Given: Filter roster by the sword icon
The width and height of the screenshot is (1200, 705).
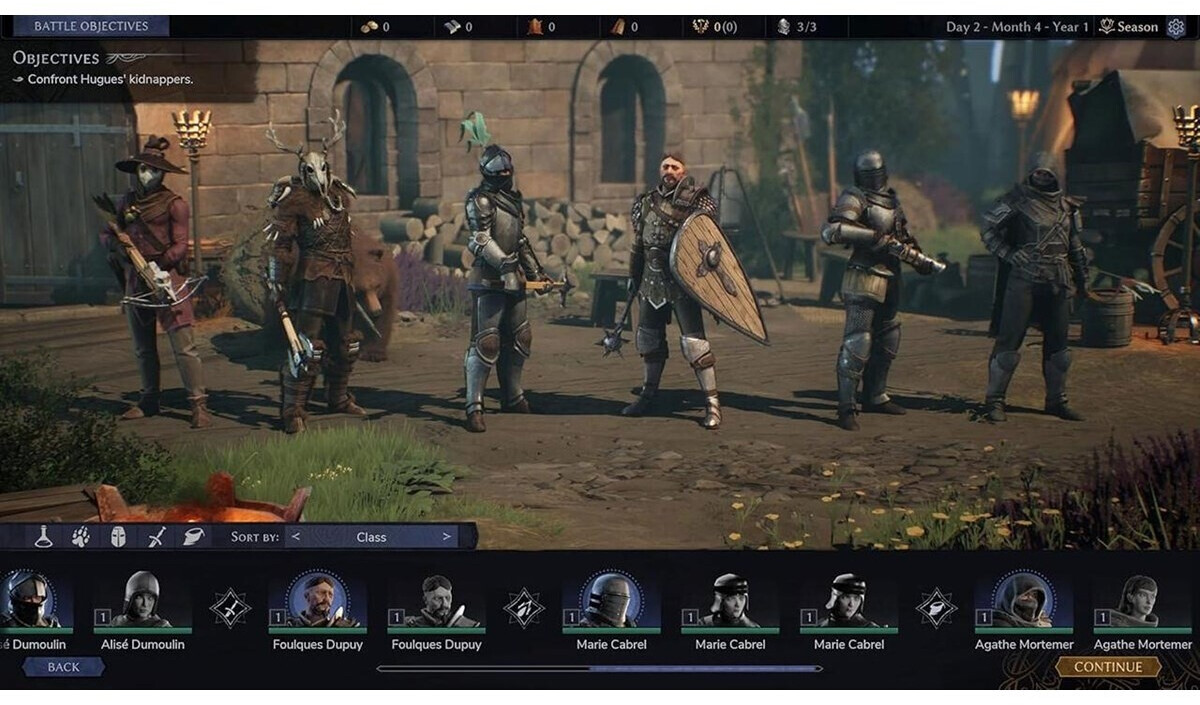Looking at the screenshot, I should 156,537.
